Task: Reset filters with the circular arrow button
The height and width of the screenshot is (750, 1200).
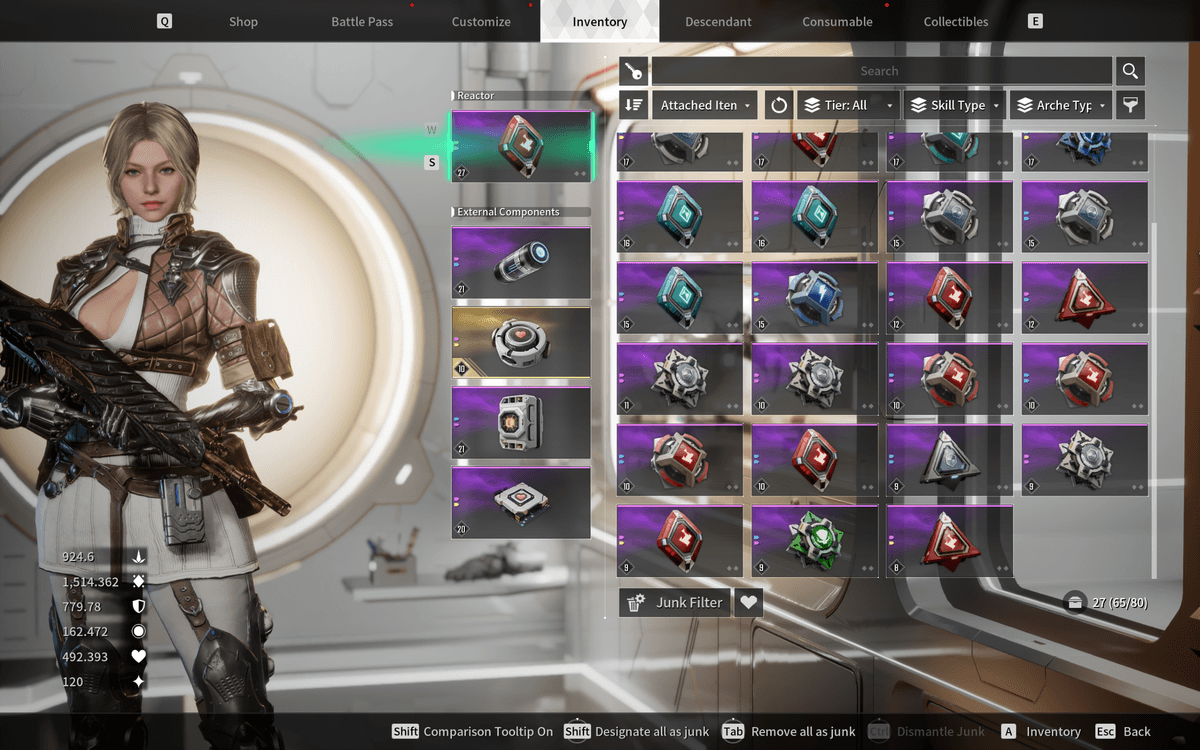Action: click(x=779, y=105)
